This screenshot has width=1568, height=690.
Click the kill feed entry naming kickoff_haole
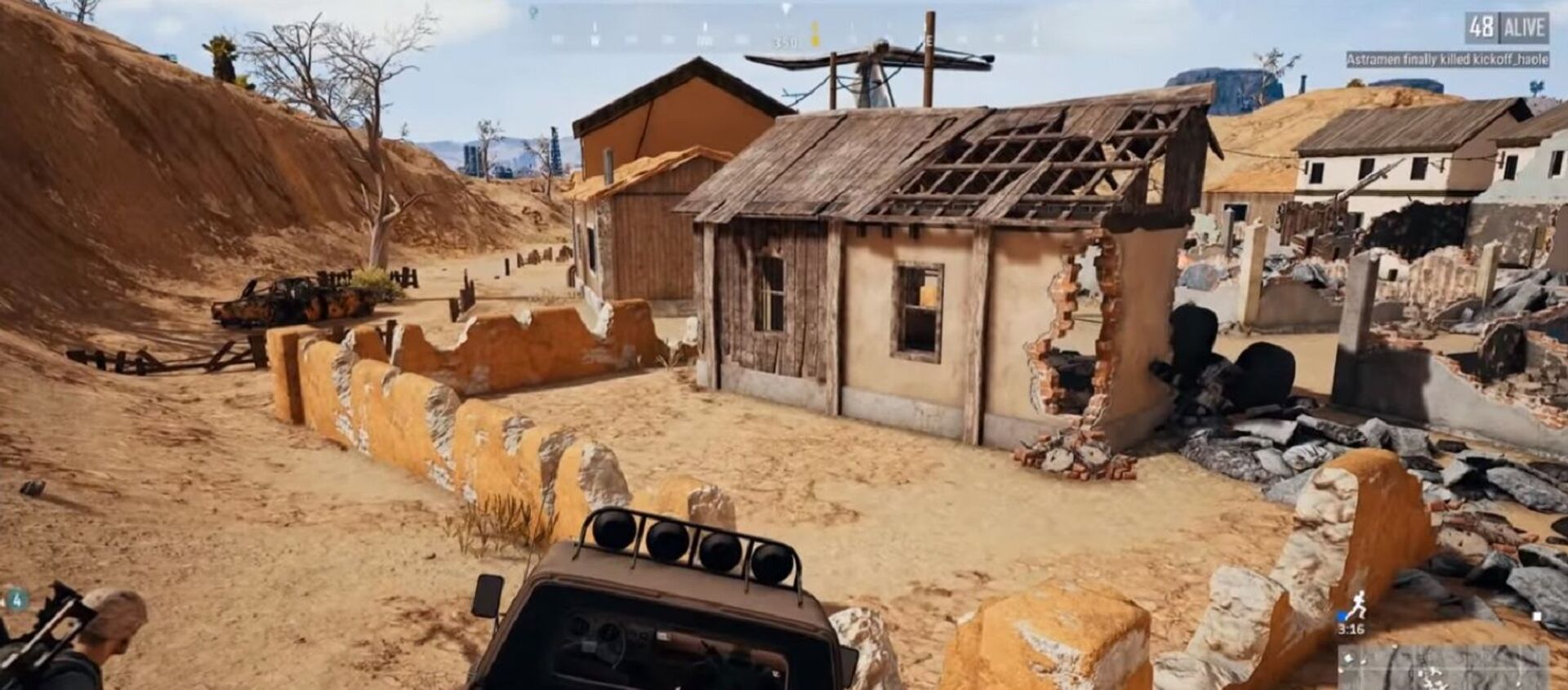click(1511, 59)
